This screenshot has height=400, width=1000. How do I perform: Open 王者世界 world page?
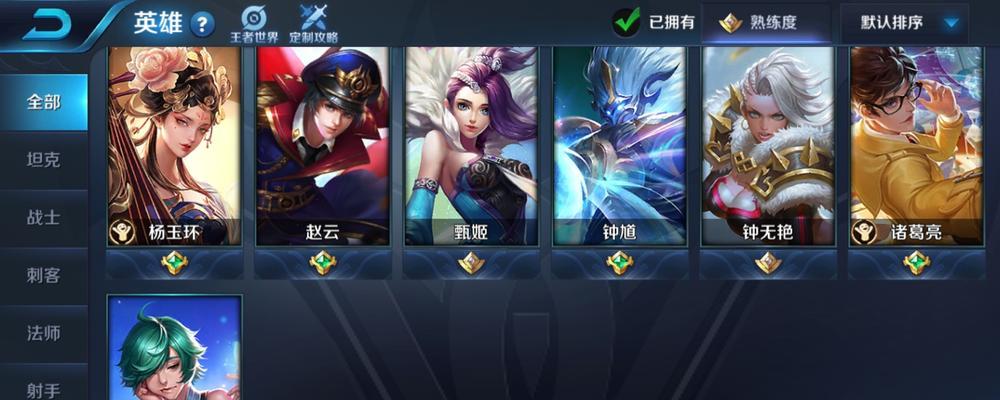pos(255,24)
